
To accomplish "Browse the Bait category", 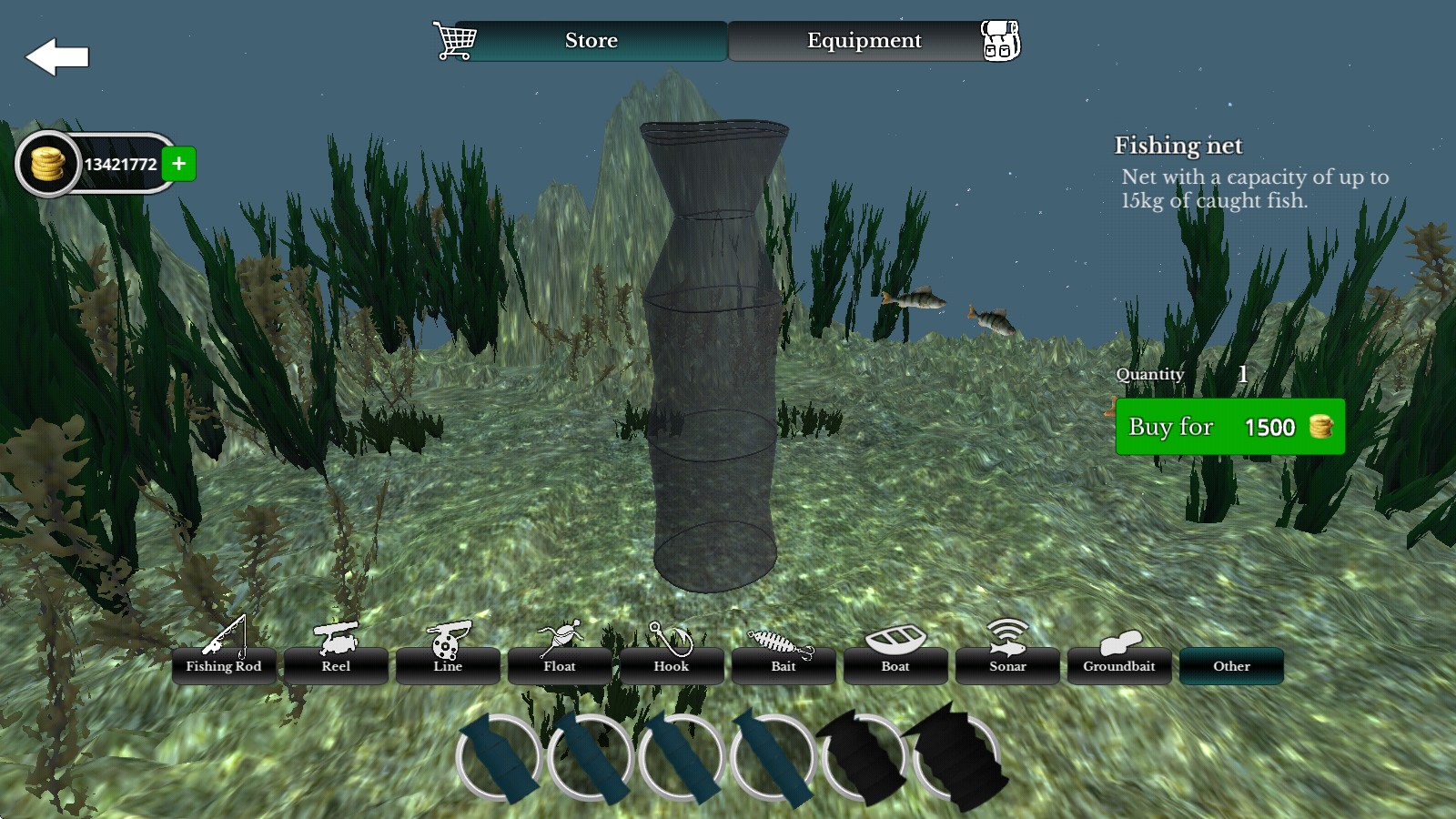I will (x=784, y=665).
